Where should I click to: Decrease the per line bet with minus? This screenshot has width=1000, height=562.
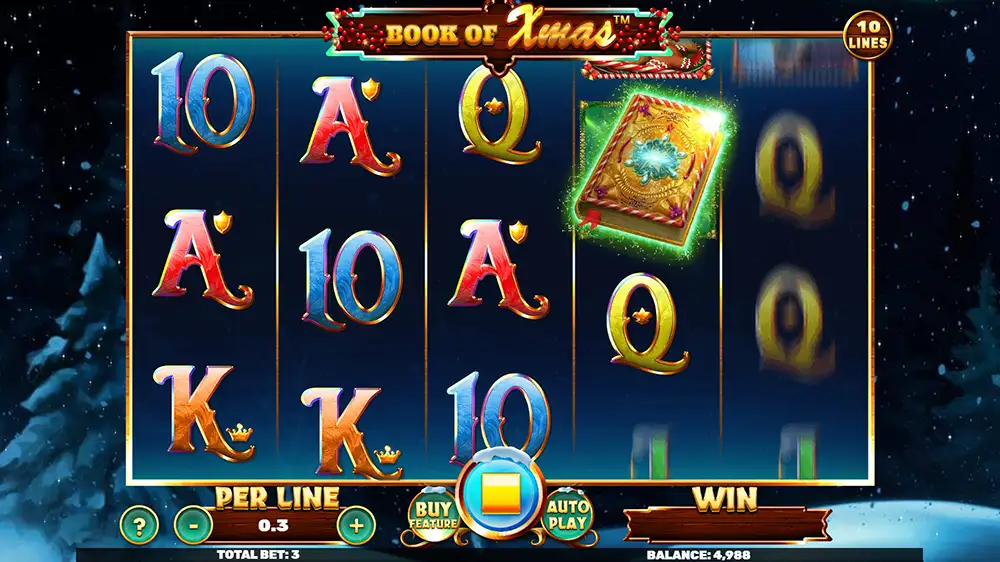click(193, 524)
